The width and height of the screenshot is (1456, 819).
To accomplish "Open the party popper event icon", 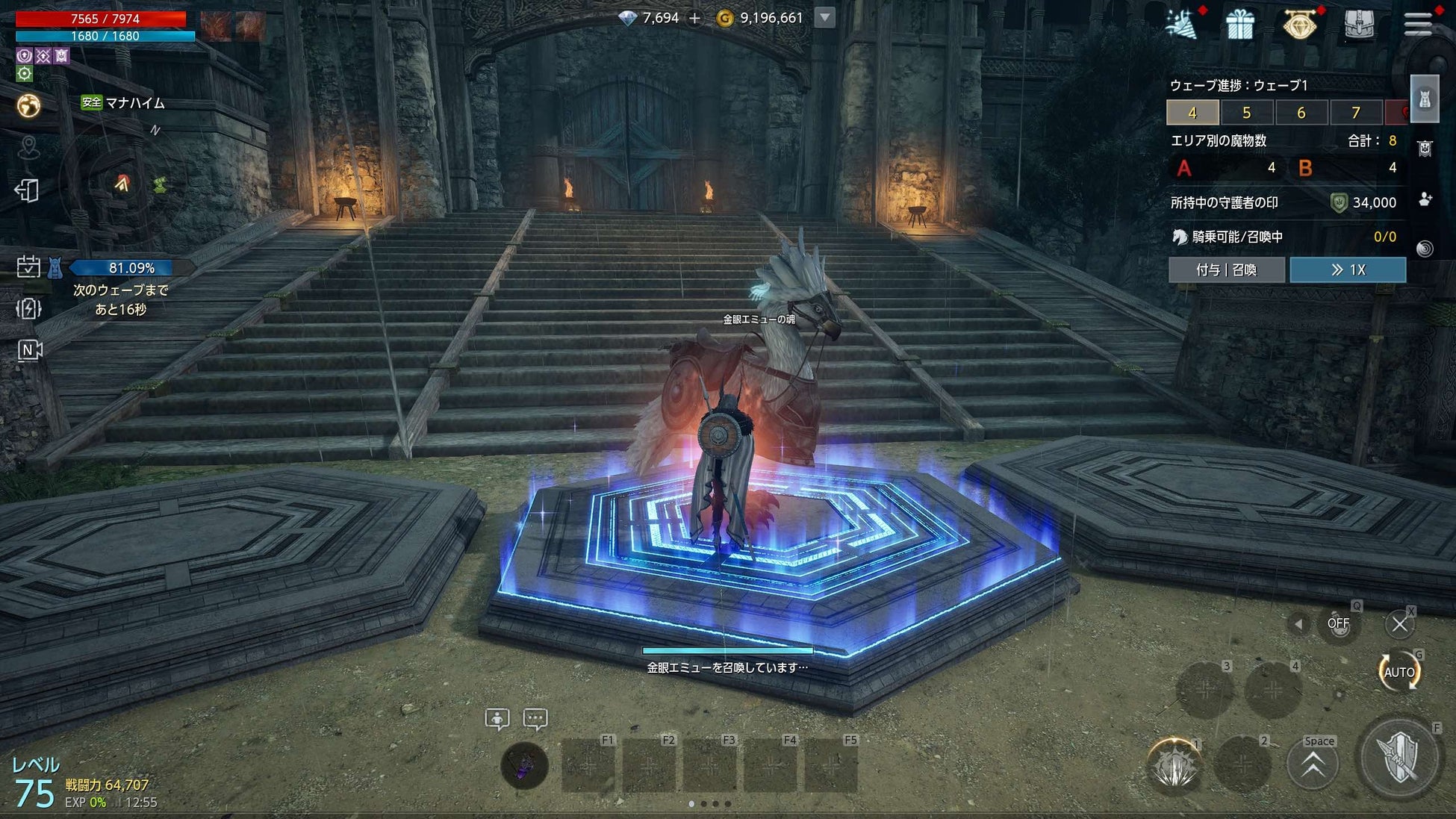I will 1181,25.
